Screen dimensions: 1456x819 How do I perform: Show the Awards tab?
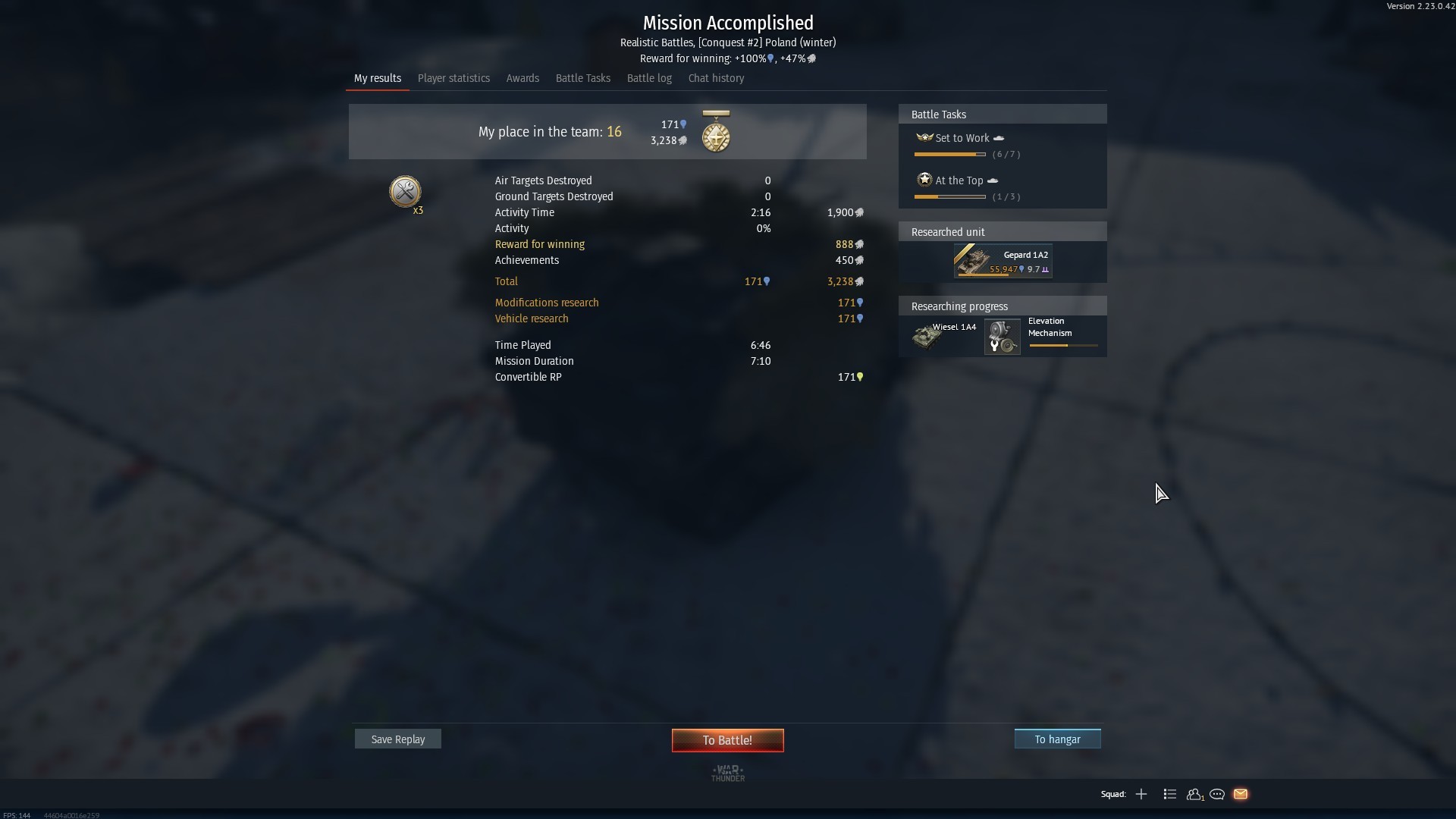[522, 78]
